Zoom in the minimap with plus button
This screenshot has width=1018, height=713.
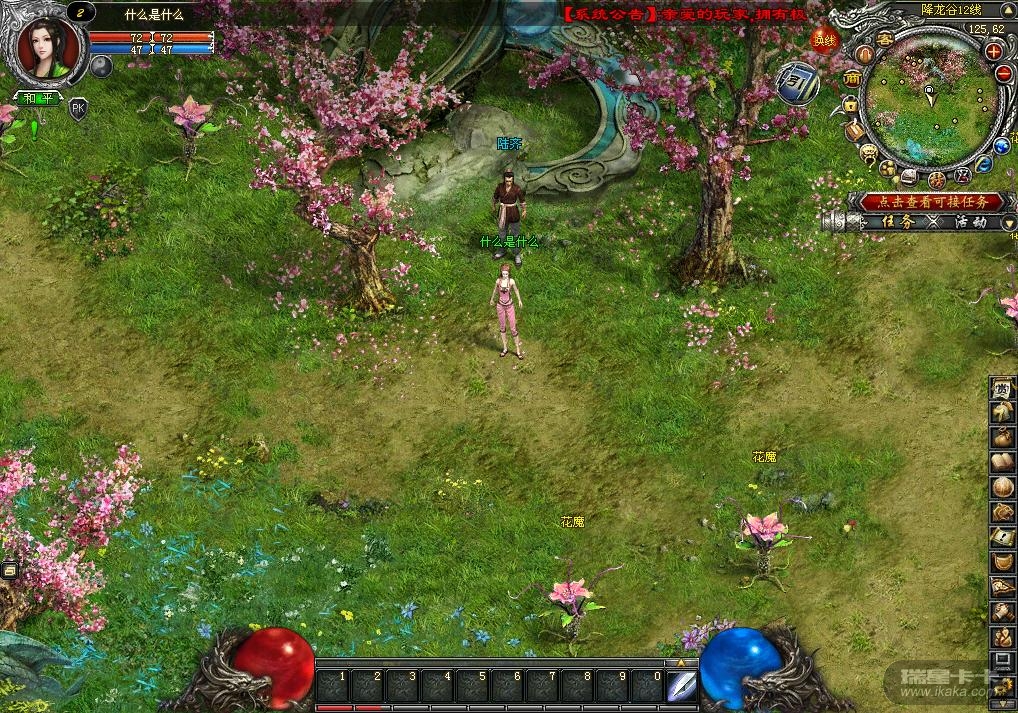tap(993, 51)
